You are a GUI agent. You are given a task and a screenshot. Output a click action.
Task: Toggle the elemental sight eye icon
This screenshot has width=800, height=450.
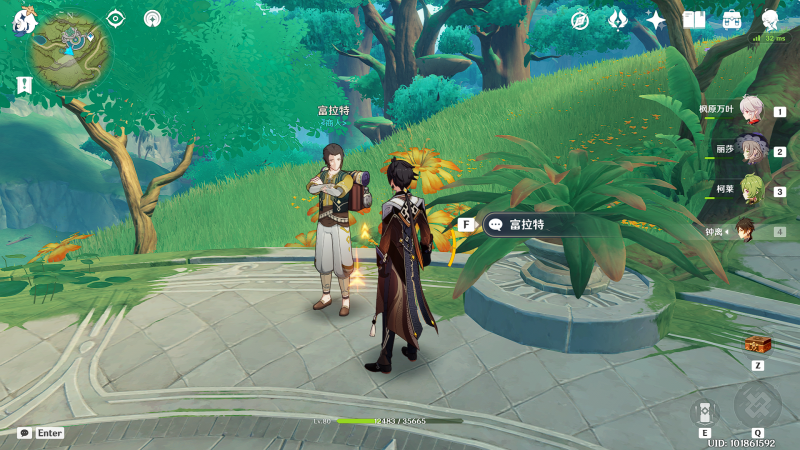point(116,18)
